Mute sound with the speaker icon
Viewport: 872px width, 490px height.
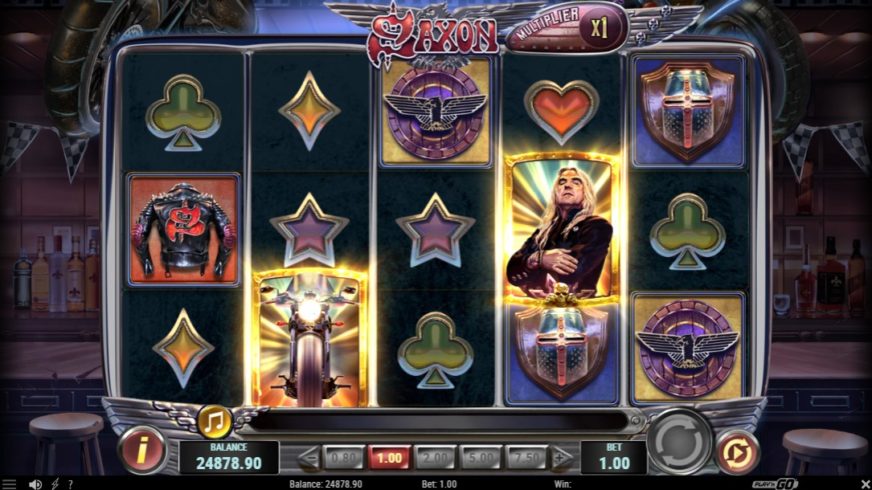(x=36, y=484)
